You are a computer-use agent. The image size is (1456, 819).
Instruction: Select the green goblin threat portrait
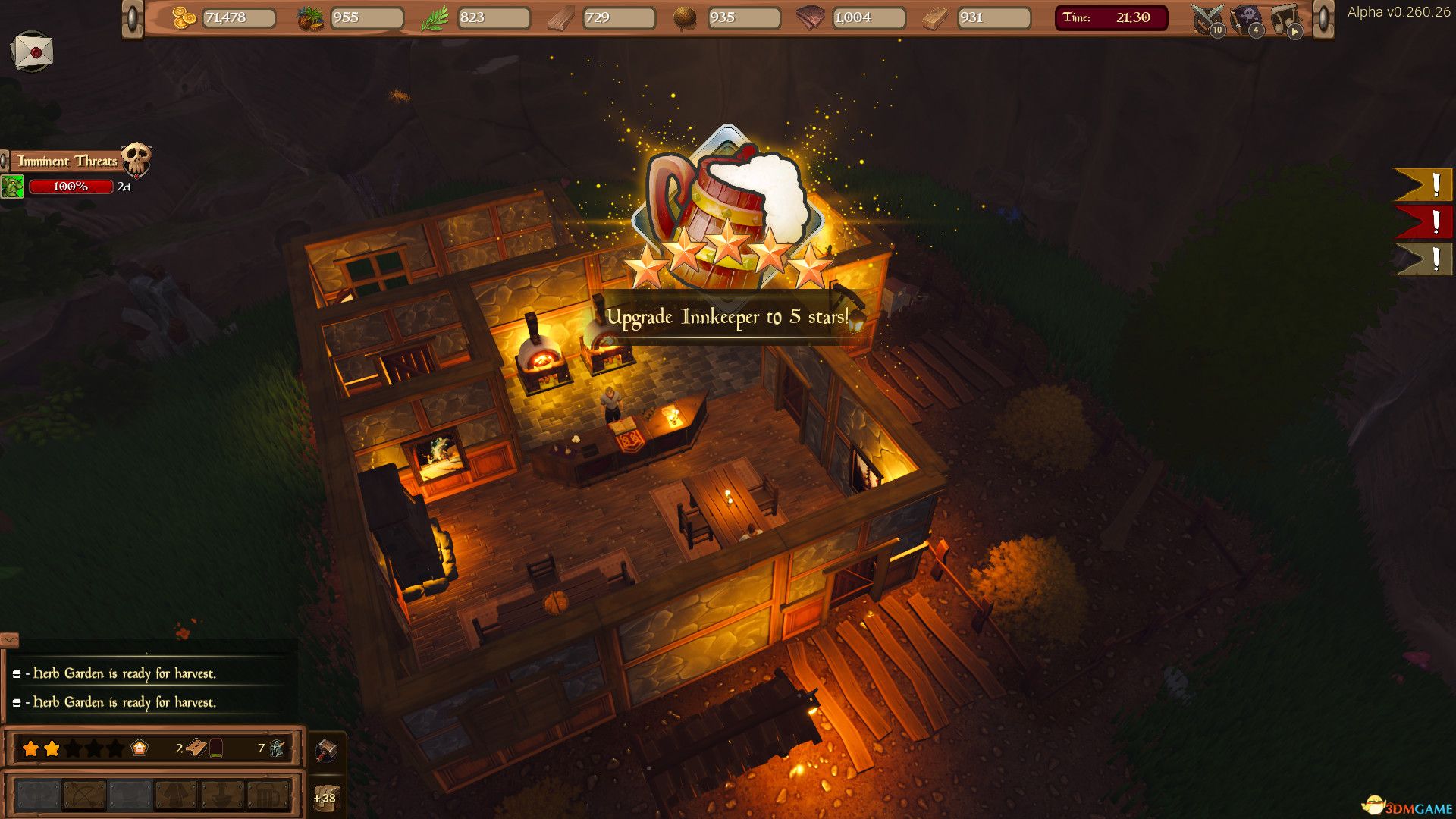[x=12, y=187]
